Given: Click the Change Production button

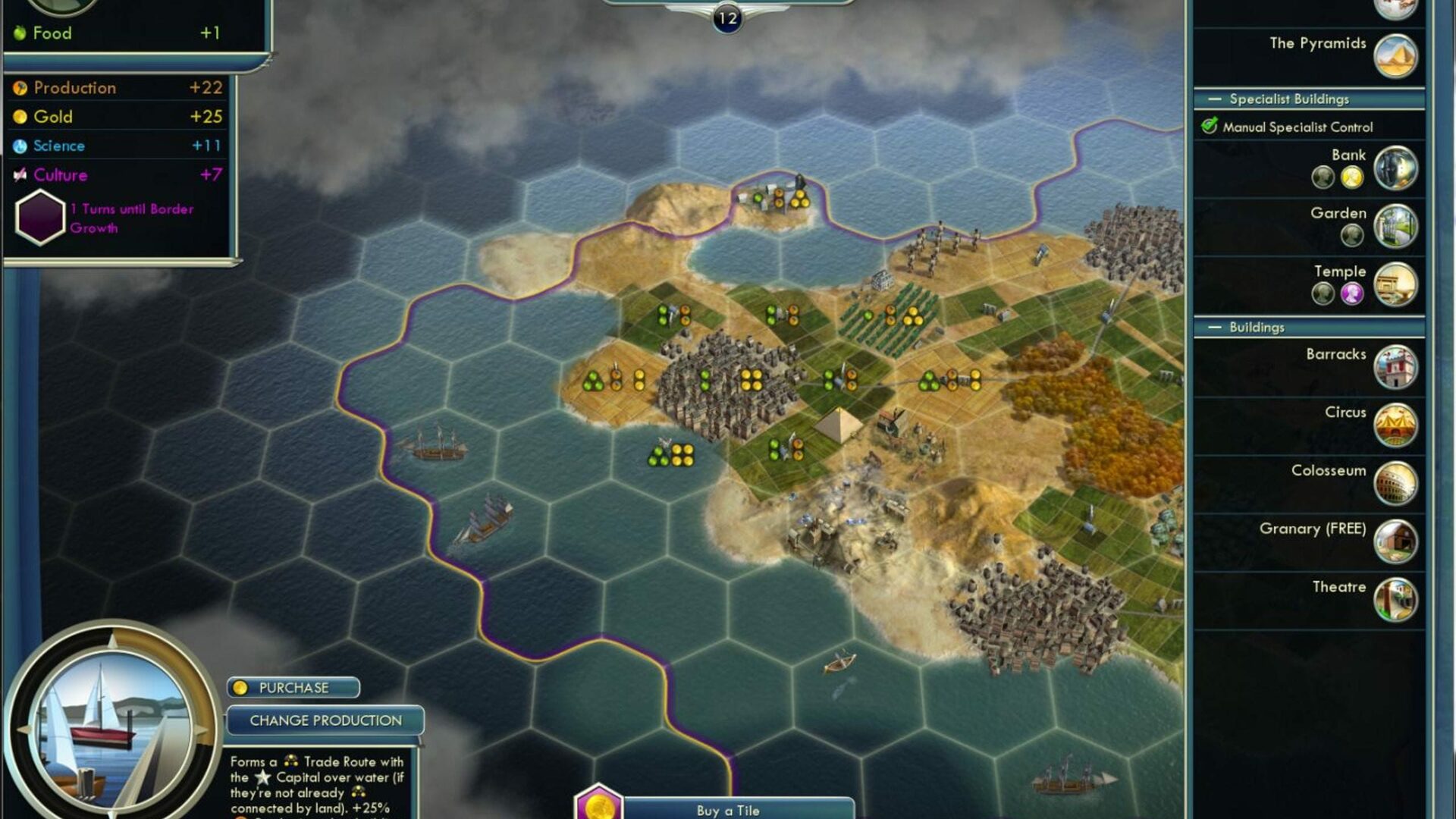Looking at the screenshot, I should [325, 720].
